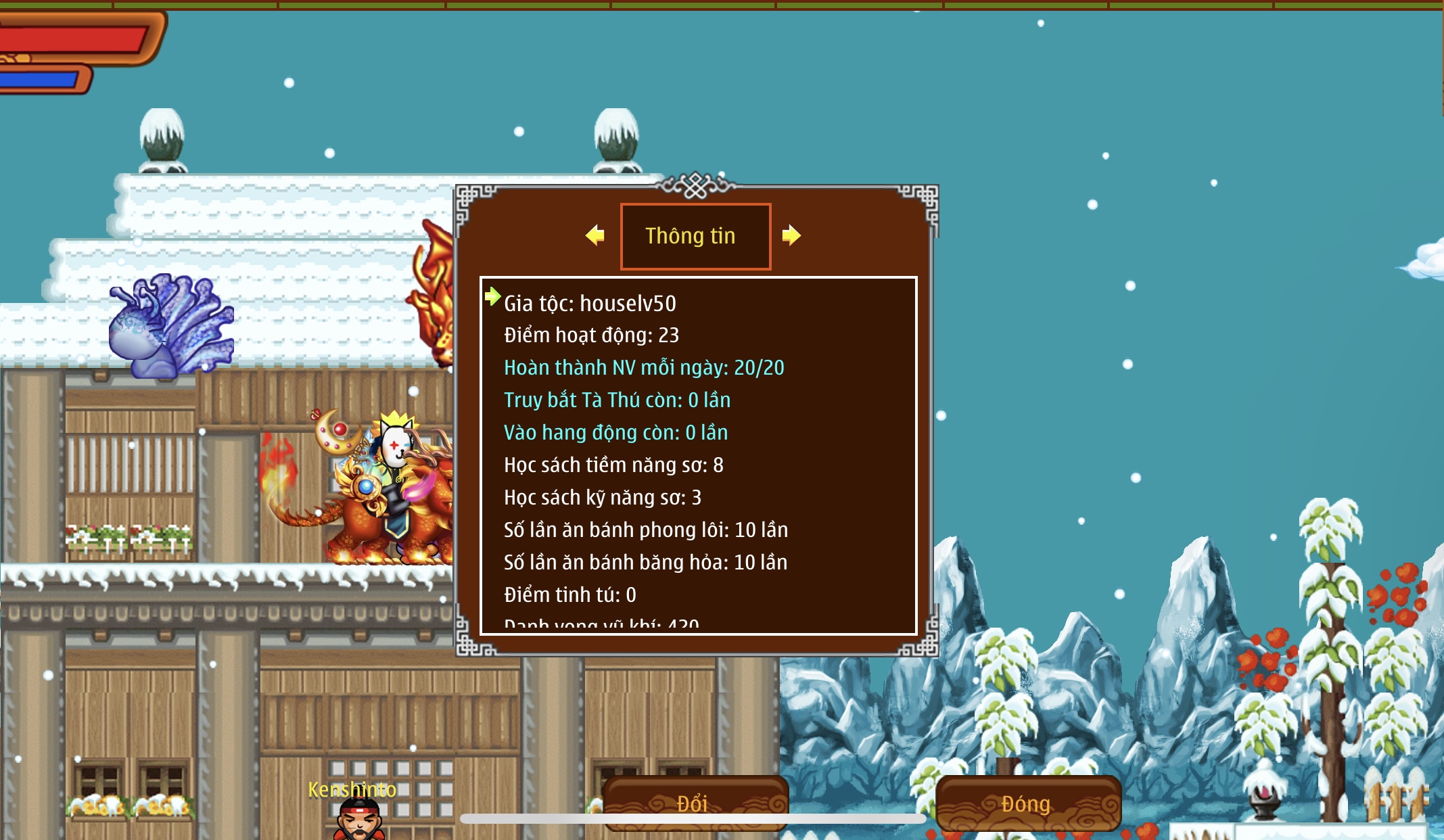
Task: Select the bánh băng hỏa count row
Action: coord(645,563)
